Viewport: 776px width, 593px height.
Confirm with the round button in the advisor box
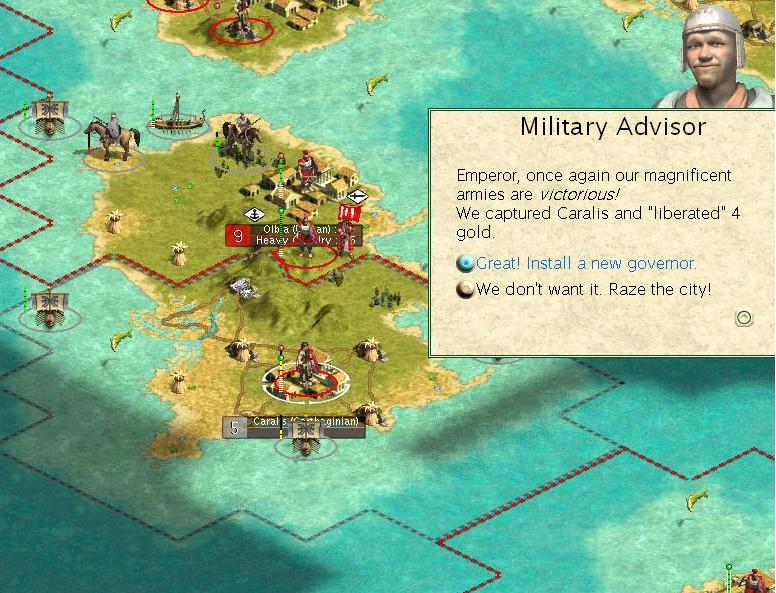click(x=743, y=318)
